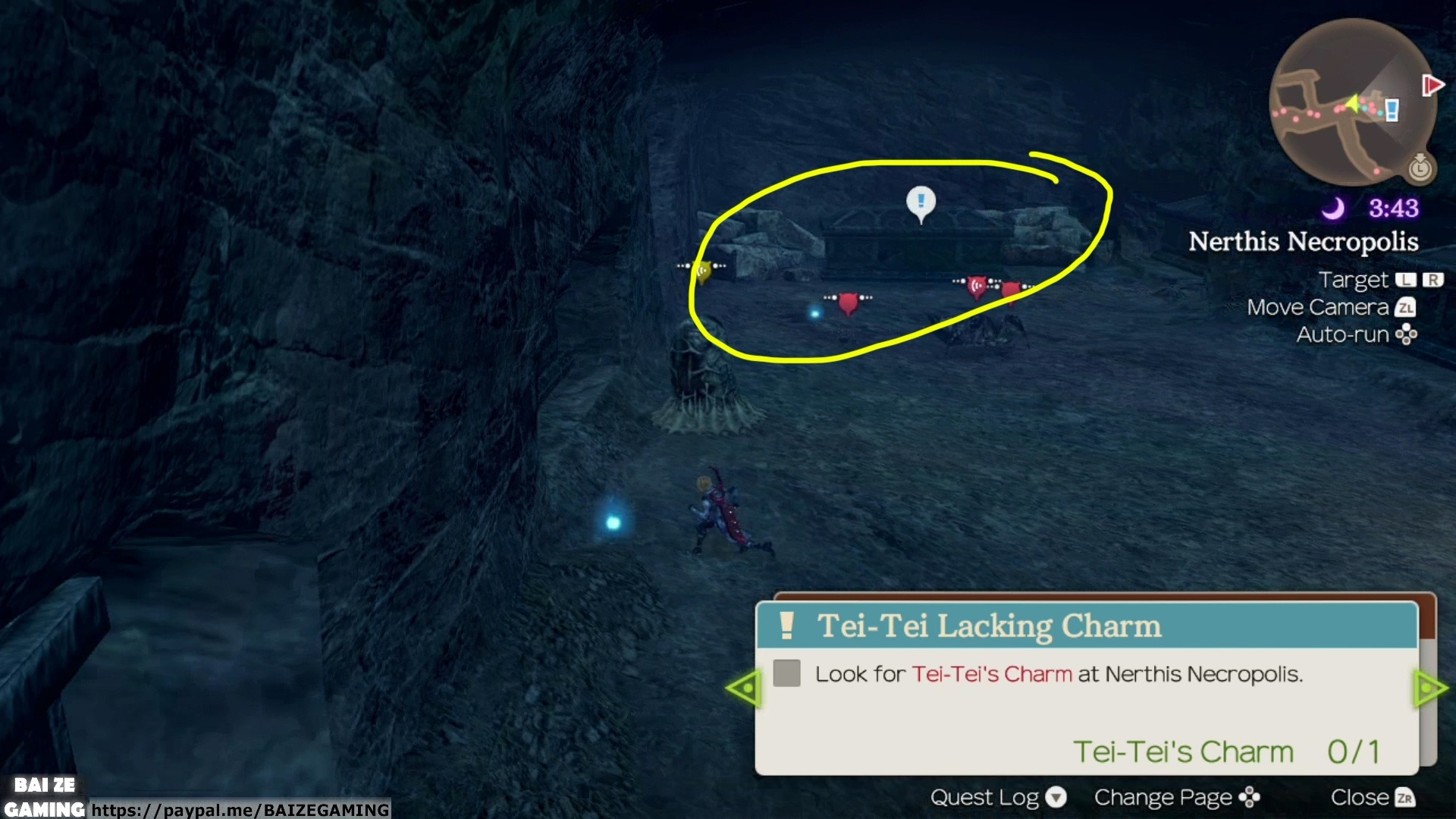Click the red arrow flag by the minimap
The height and width of the screenshot is (819, 1456).
click(x=1432, y=85)
